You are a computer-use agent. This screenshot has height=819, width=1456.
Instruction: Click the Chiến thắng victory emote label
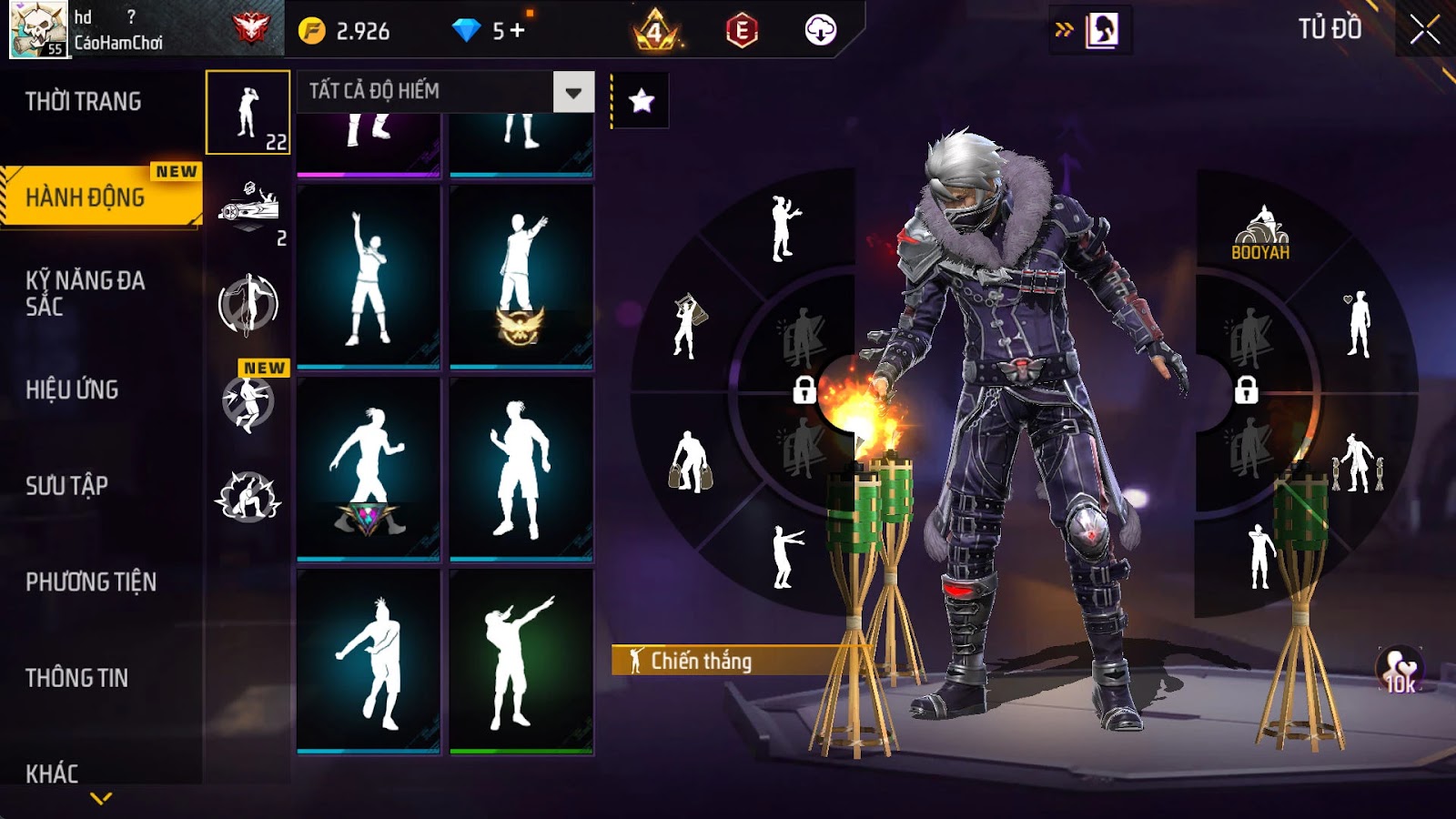[701, 661]
